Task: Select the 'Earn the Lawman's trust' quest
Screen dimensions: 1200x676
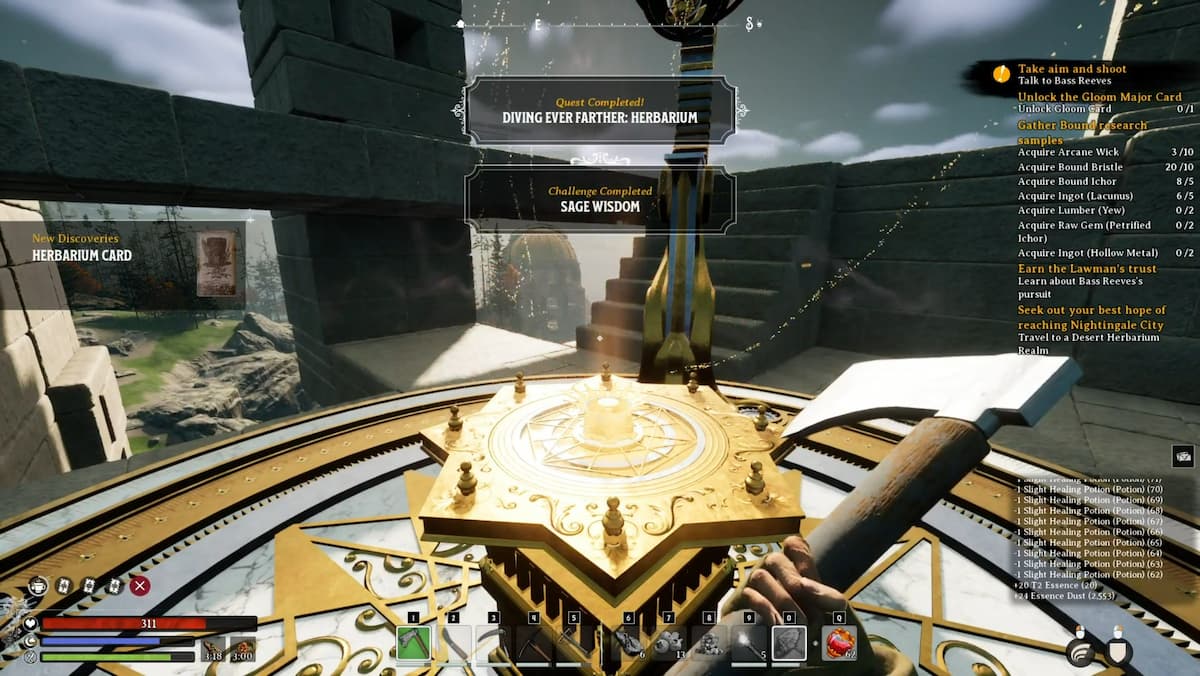Action: tap(1087, 268)
